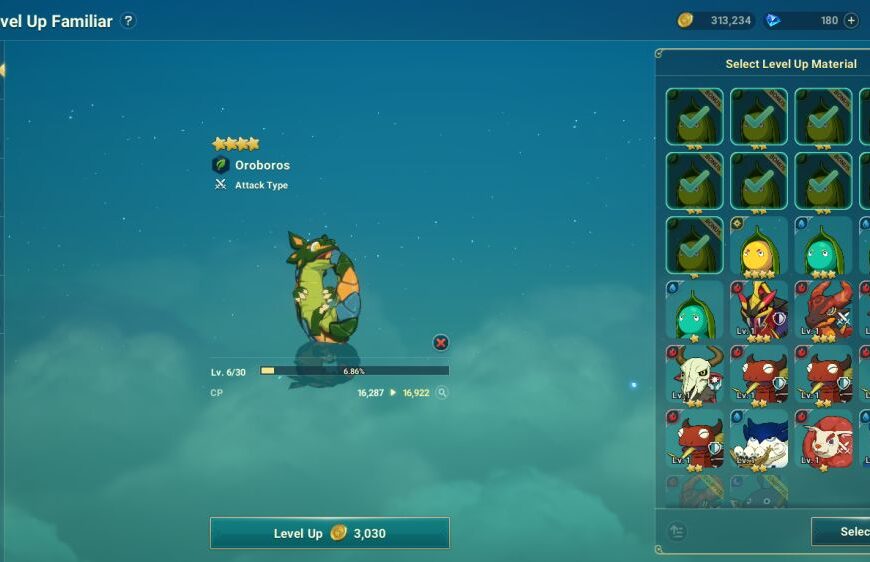Click the Select button under the material list
The width and height of the screenshot is (870, 562).
tap(842, 531)
